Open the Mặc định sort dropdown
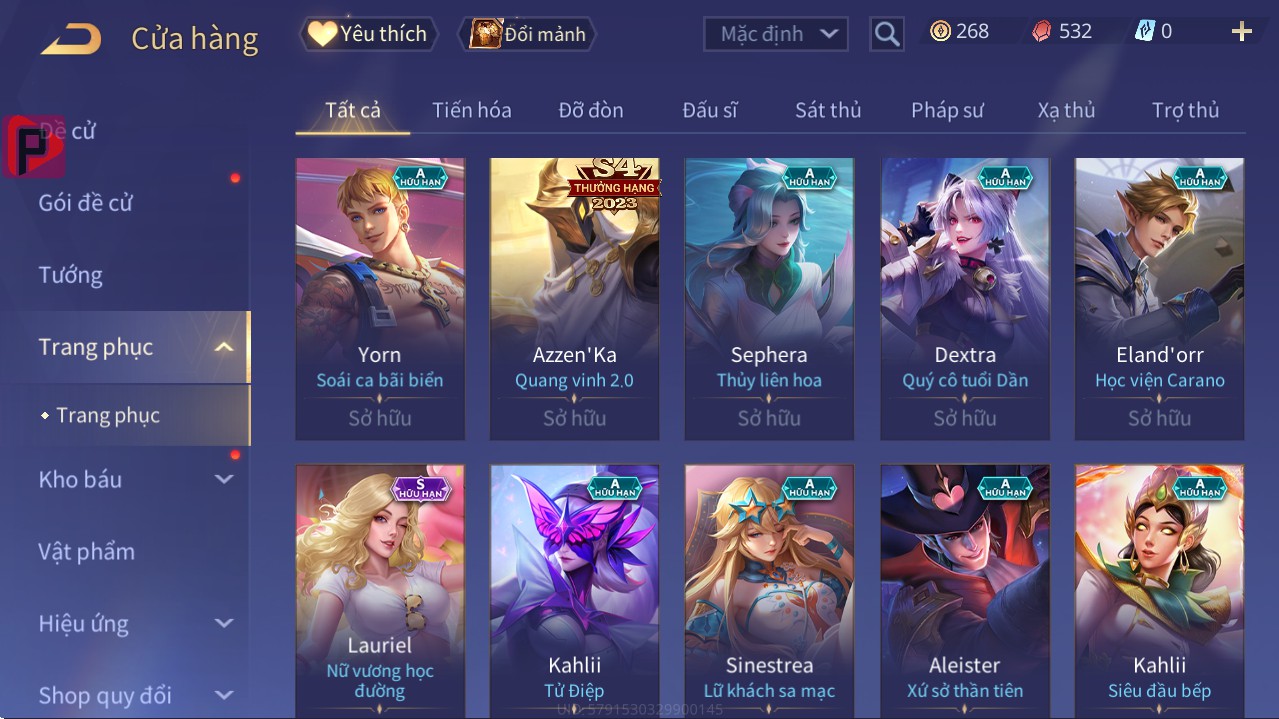Viewport: 1279px width, 719px height. tap(776, 34)
